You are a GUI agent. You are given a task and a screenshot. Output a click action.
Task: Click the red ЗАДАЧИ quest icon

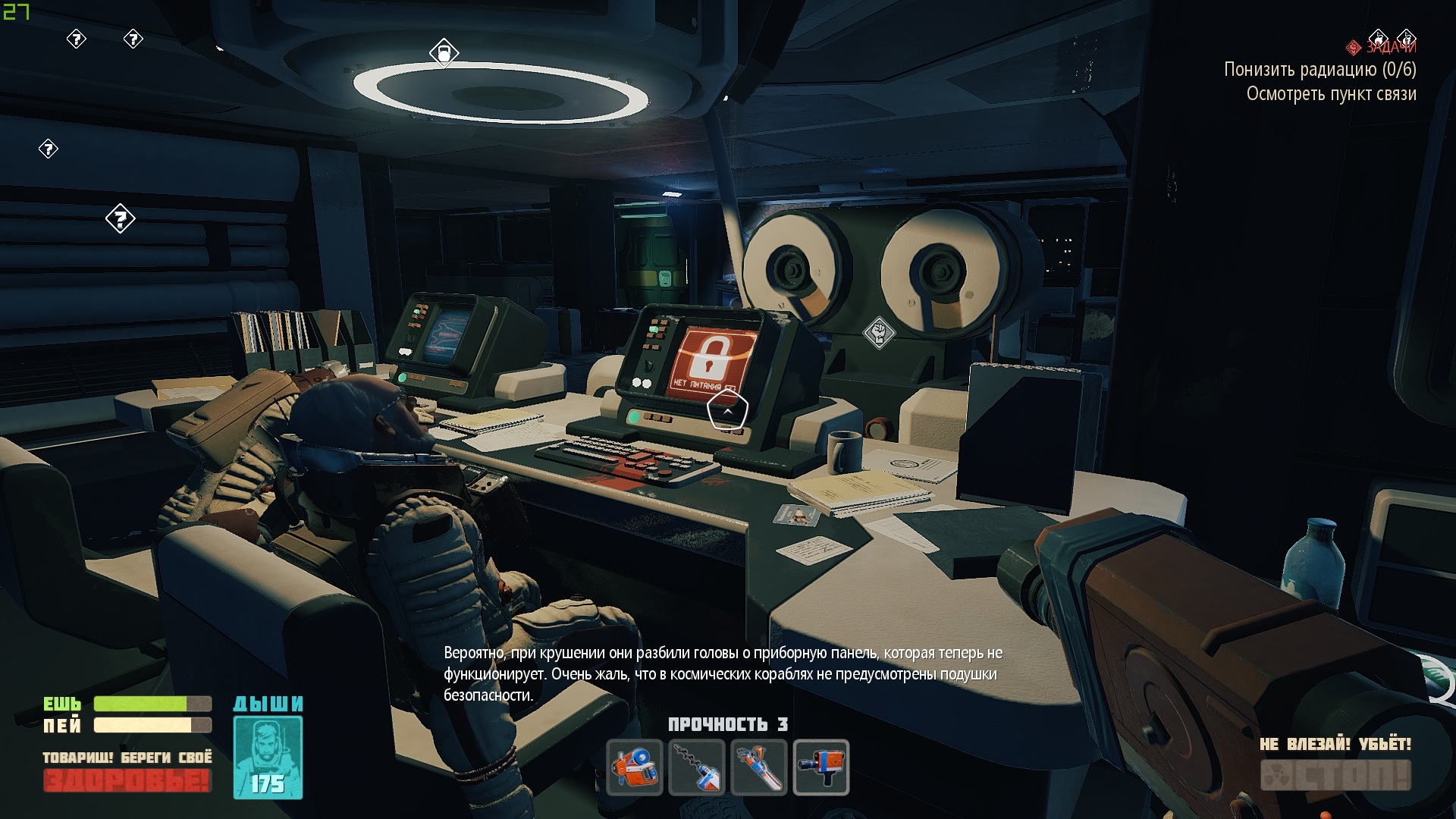click(1353, 48)
